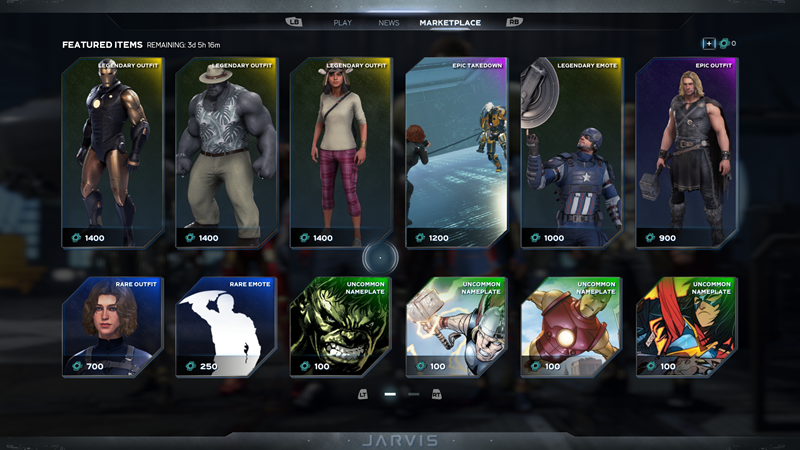Viewport: 800px width, 450px height.
Task: Select the Iron Man legendary outfit card
Action: pos(113,152)
